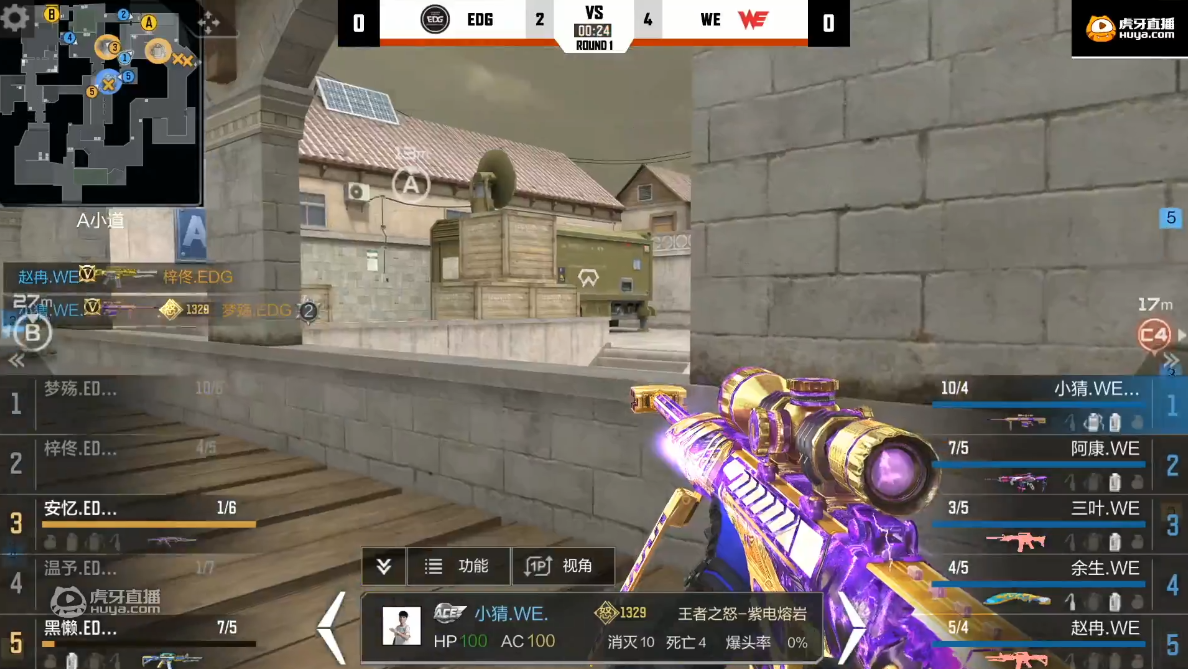The width and height of the screenshot is (1188, 669).
Task: Open the 功能 function menu
Action: tap(458, 566)
